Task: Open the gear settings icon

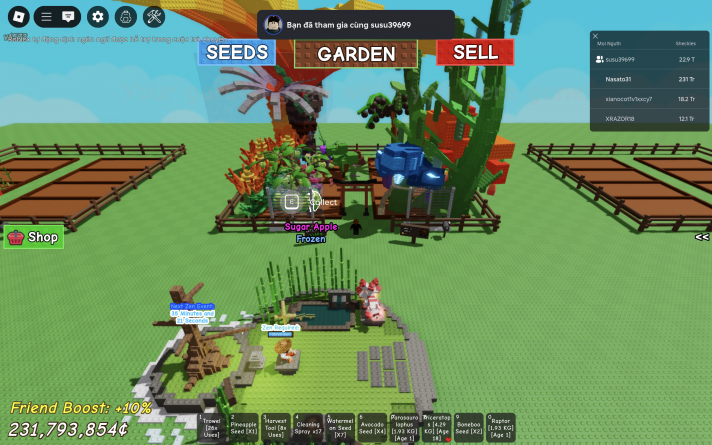Action: pyautogui.click(x=97, y=16)
